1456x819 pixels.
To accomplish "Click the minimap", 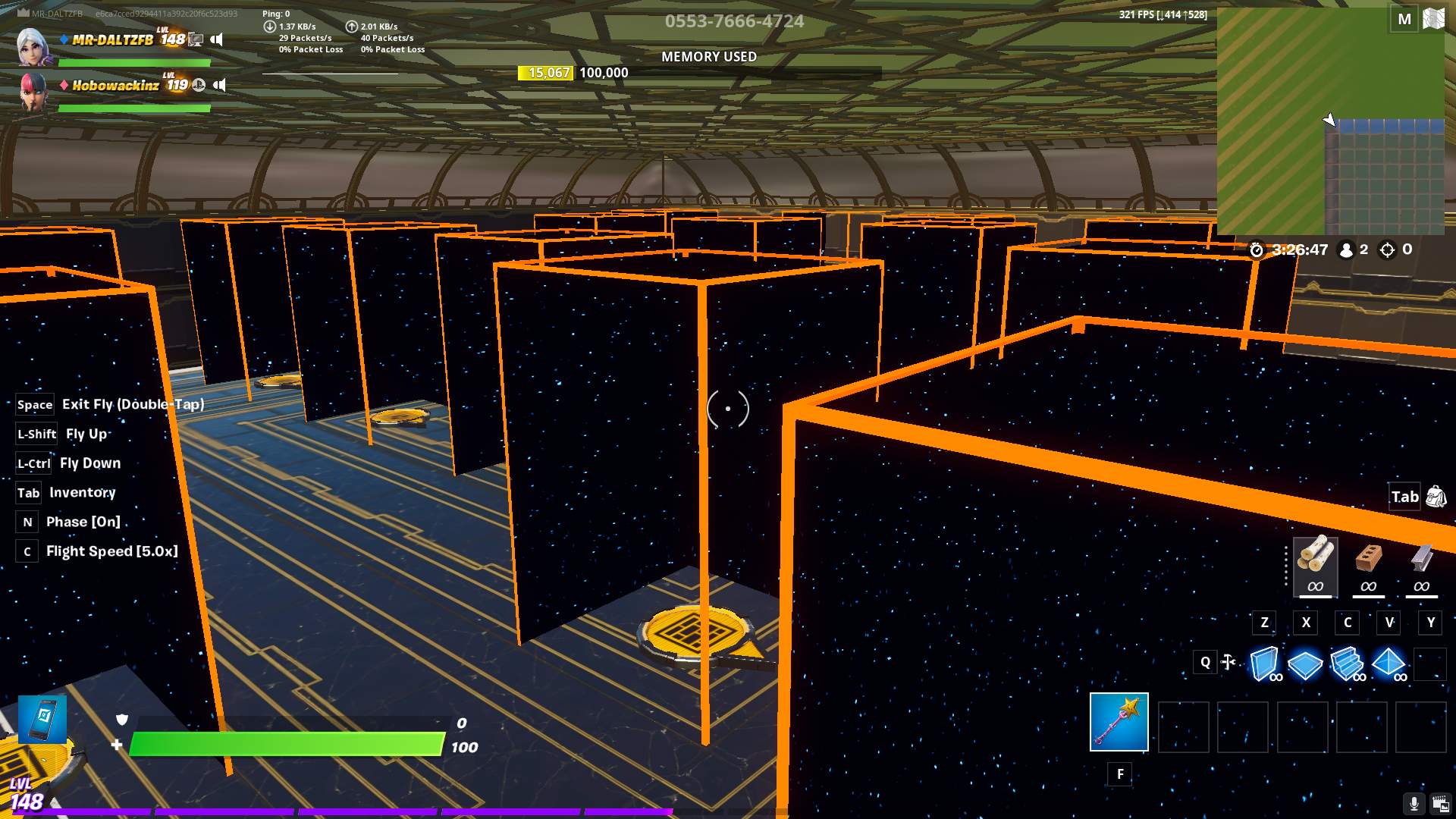I will point(1330,121).
